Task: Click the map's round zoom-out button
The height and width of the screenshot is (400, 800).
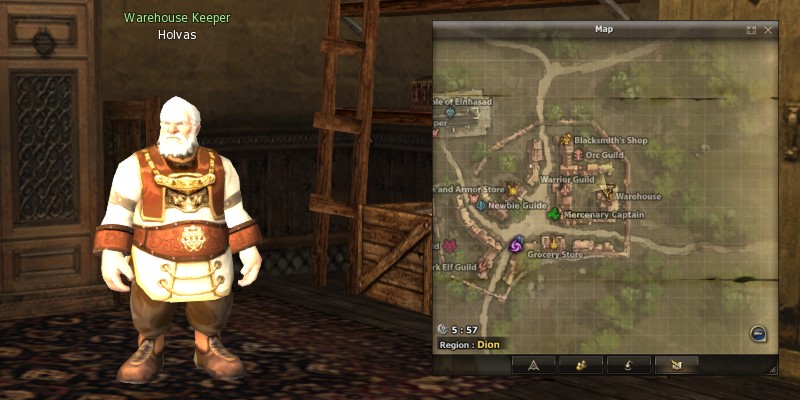Action: 758,334
